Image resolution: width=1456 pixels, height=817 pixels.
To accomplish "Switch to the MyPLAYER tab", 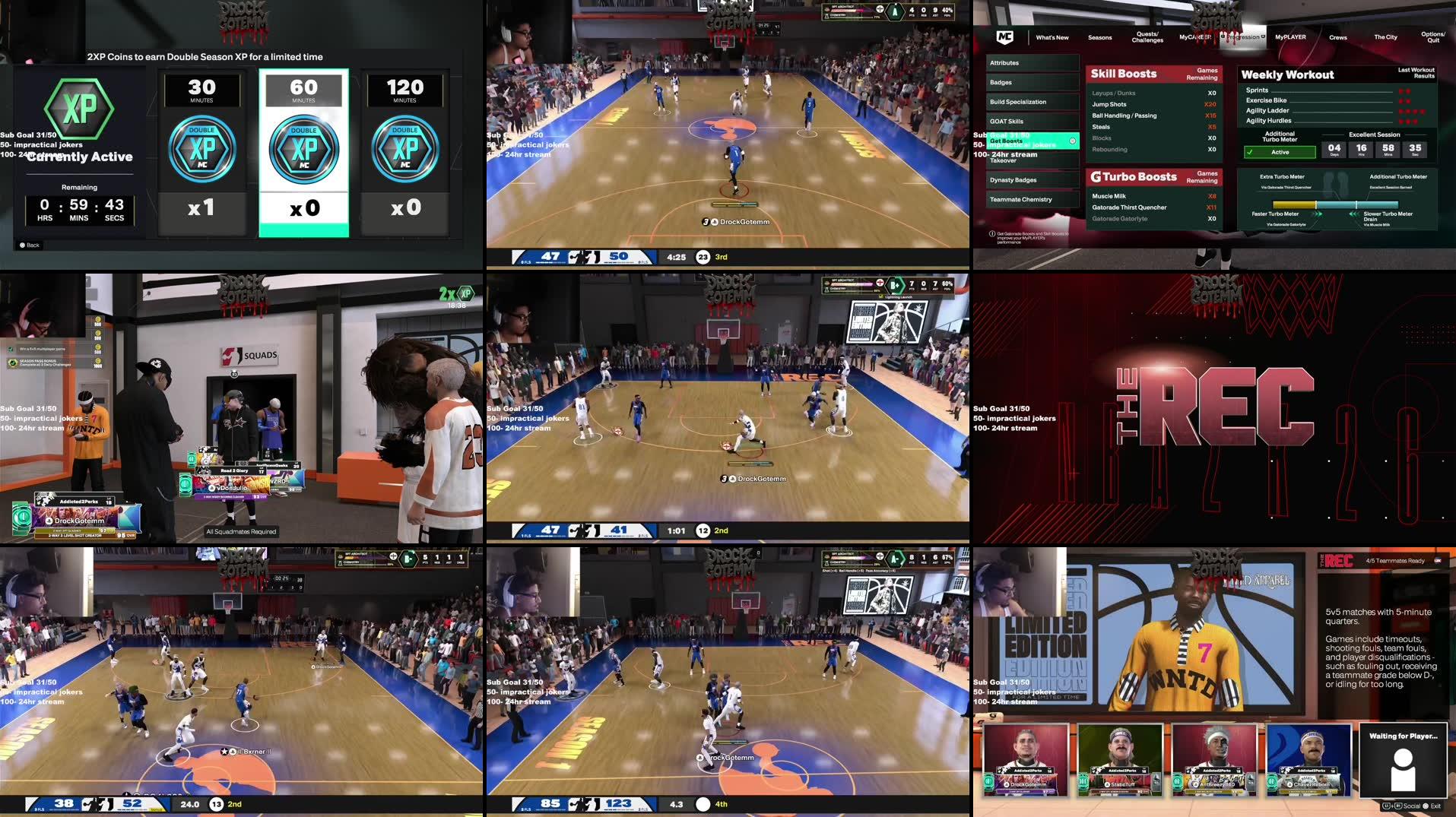I will [x=1290, y=37].
